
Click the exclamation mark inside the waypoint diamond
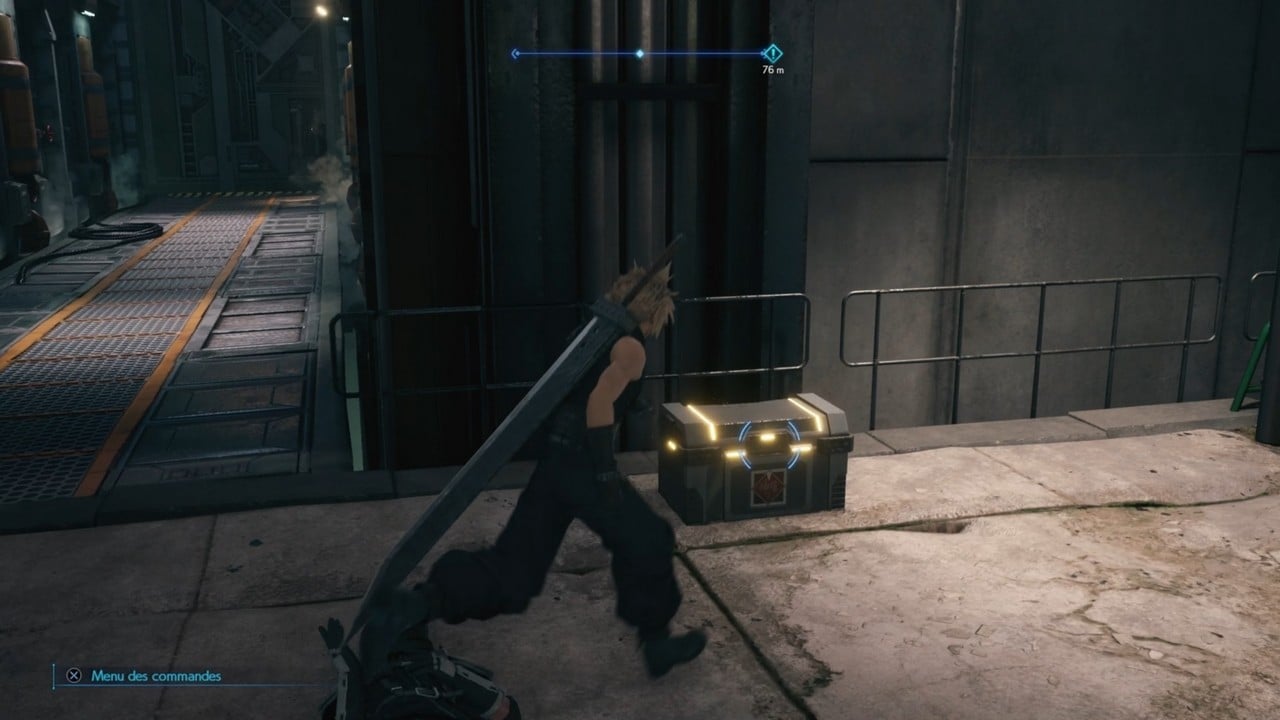tap(773, 52)
